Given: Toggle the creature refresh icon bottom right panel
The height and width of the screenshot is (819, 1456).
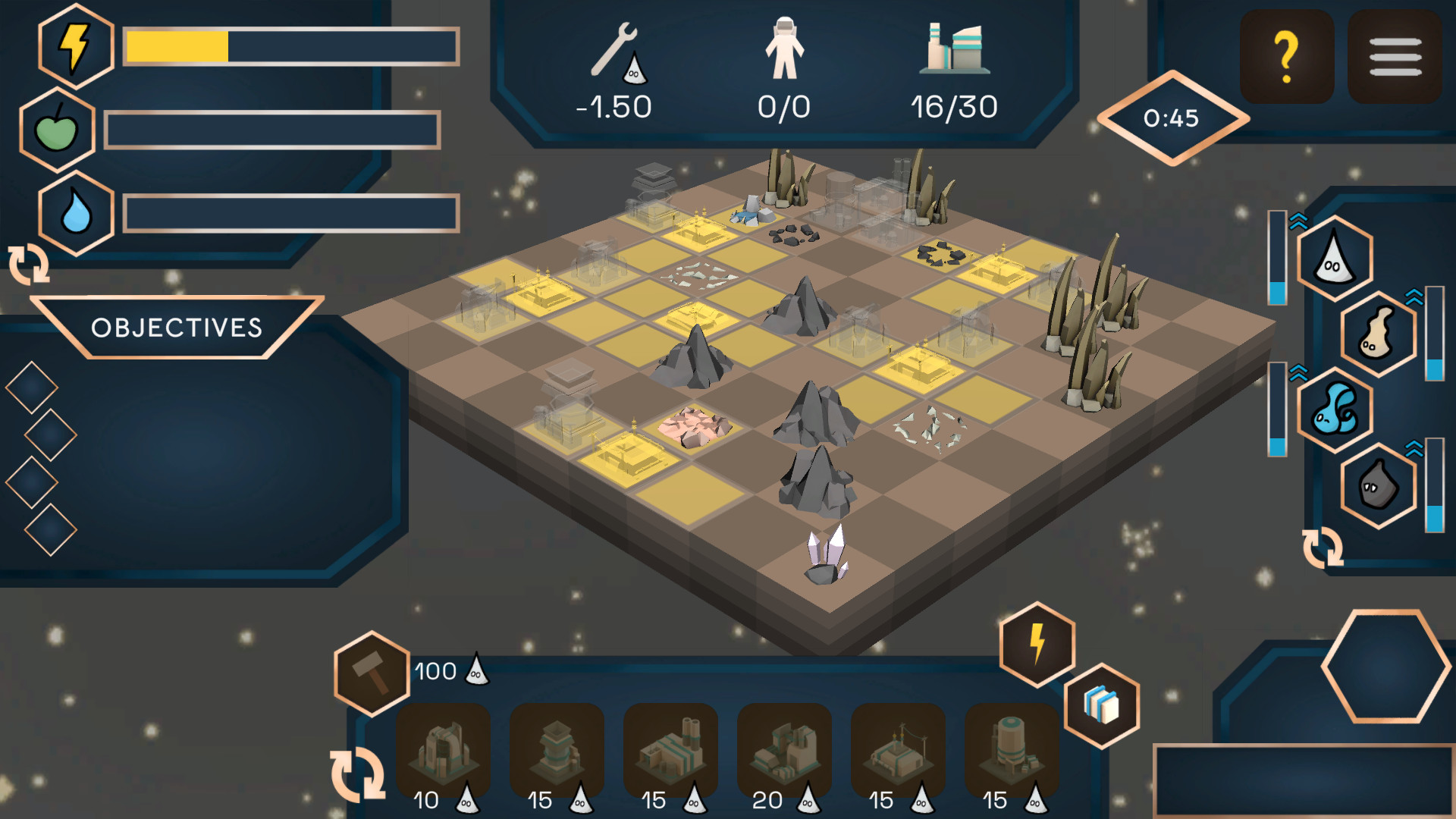Looking at the screenshot, I should pos(1323,548).
